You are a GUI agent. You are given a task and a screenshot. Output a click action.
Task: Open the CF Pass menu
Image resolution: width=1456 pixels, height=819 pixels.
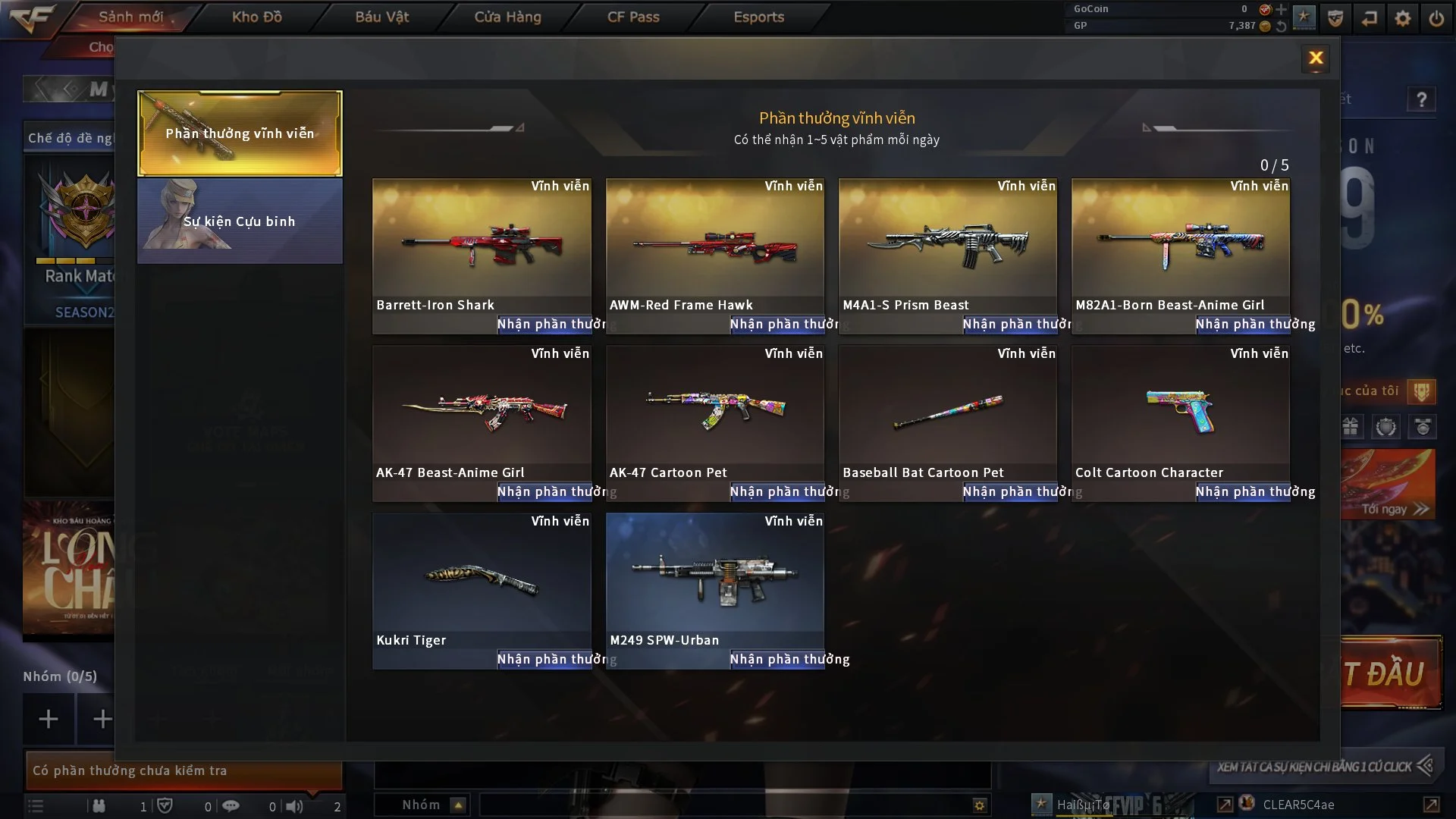click(x=633, y=17)
